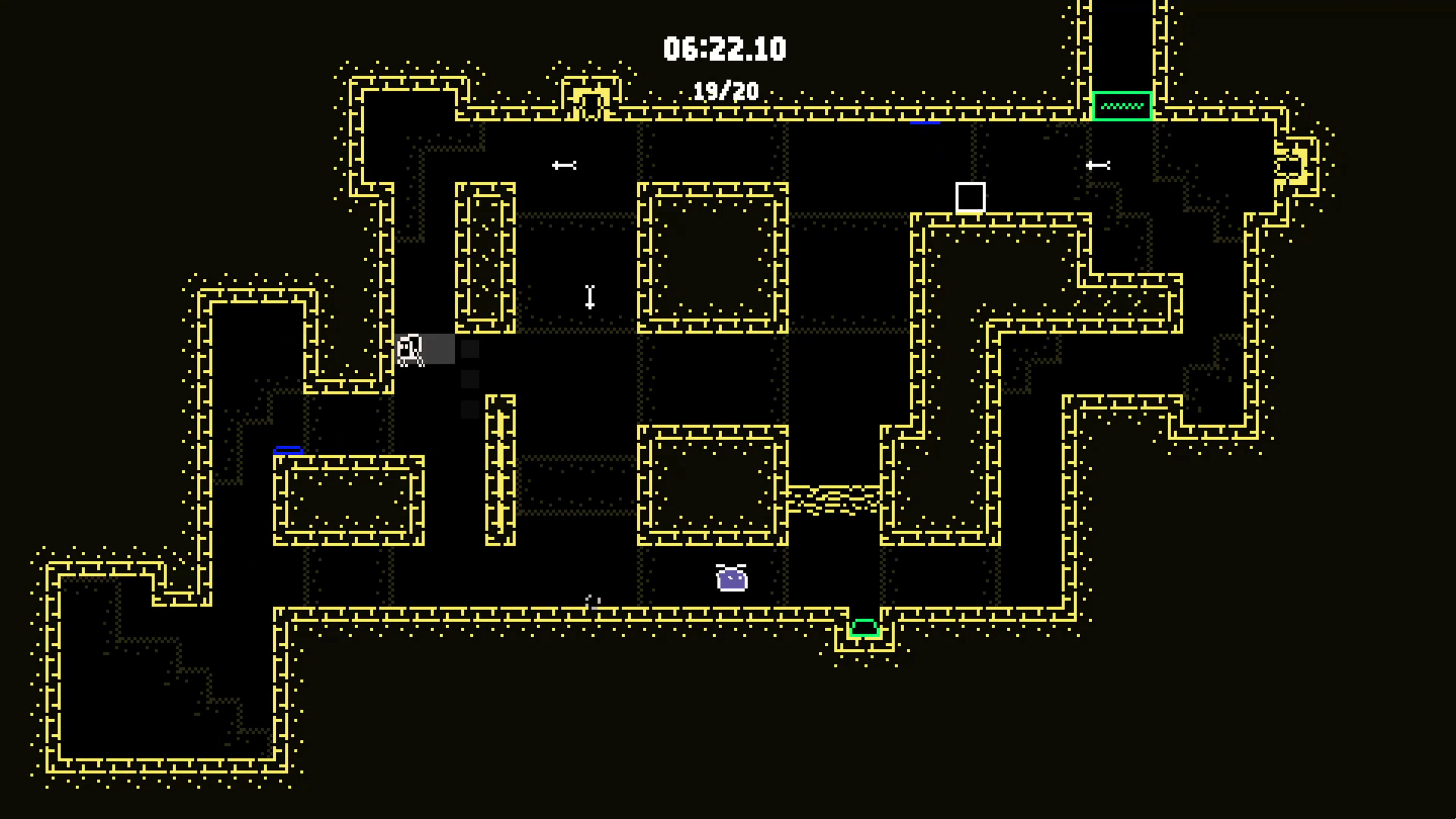Click the downward-pointing bone arrow
The width and height of the screenshot is (1456, 819).
[x=590, y=298]
